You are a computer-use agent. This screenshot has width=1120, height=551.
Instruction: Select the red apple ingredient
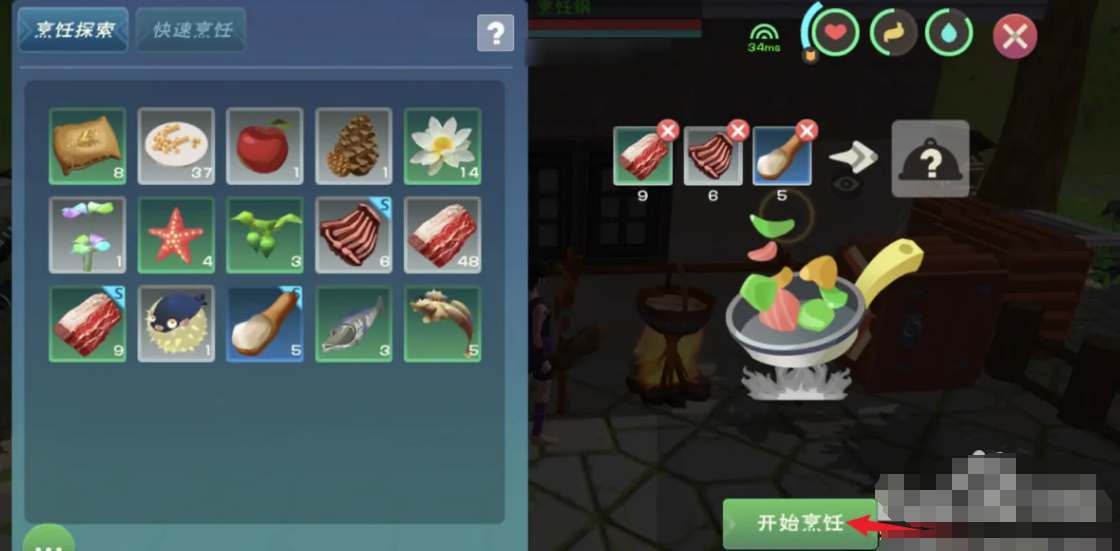(x=265, y=146)
